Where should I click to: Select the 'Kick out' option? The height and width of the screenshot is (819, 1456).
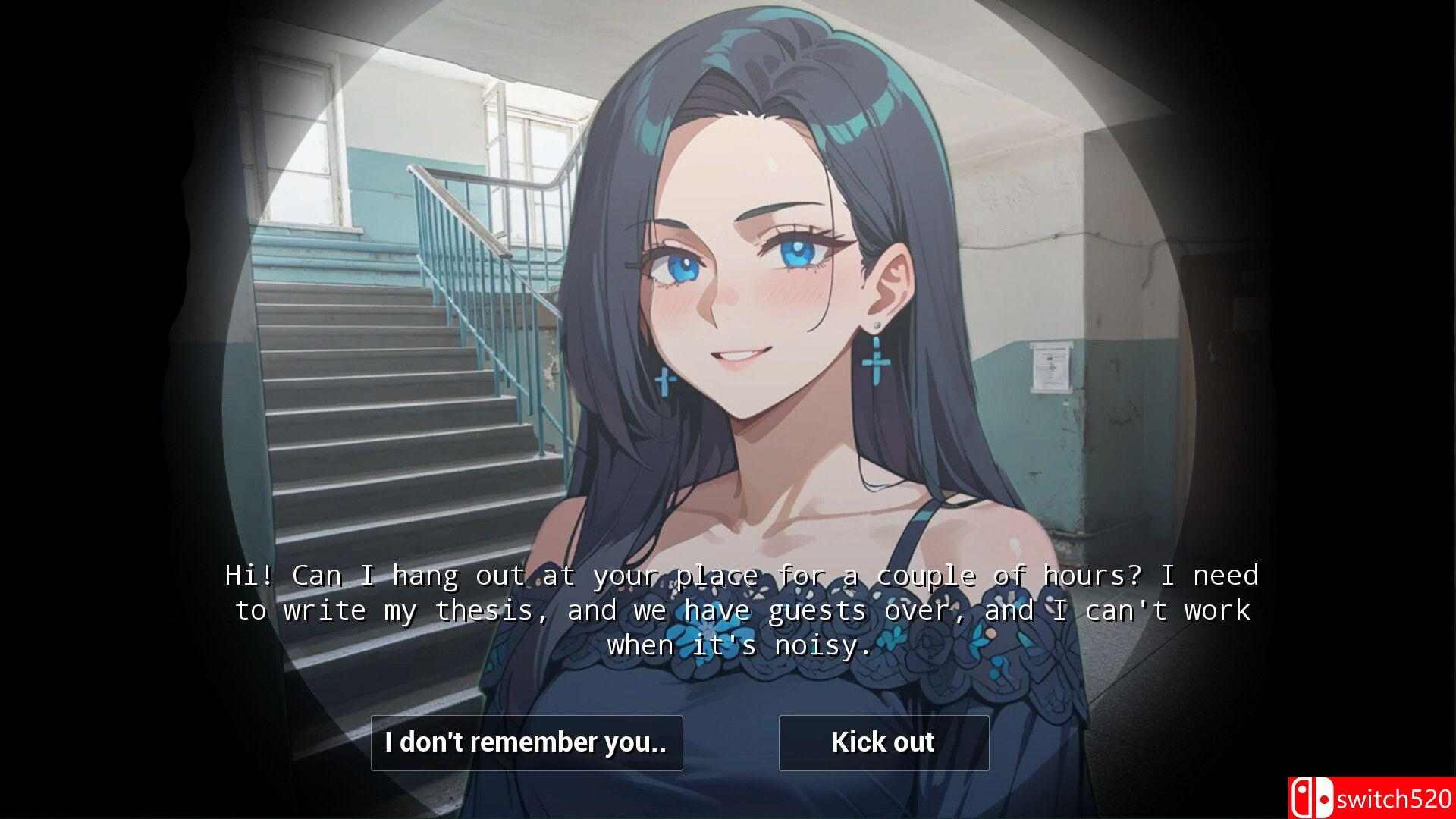[x=883, y=742]
